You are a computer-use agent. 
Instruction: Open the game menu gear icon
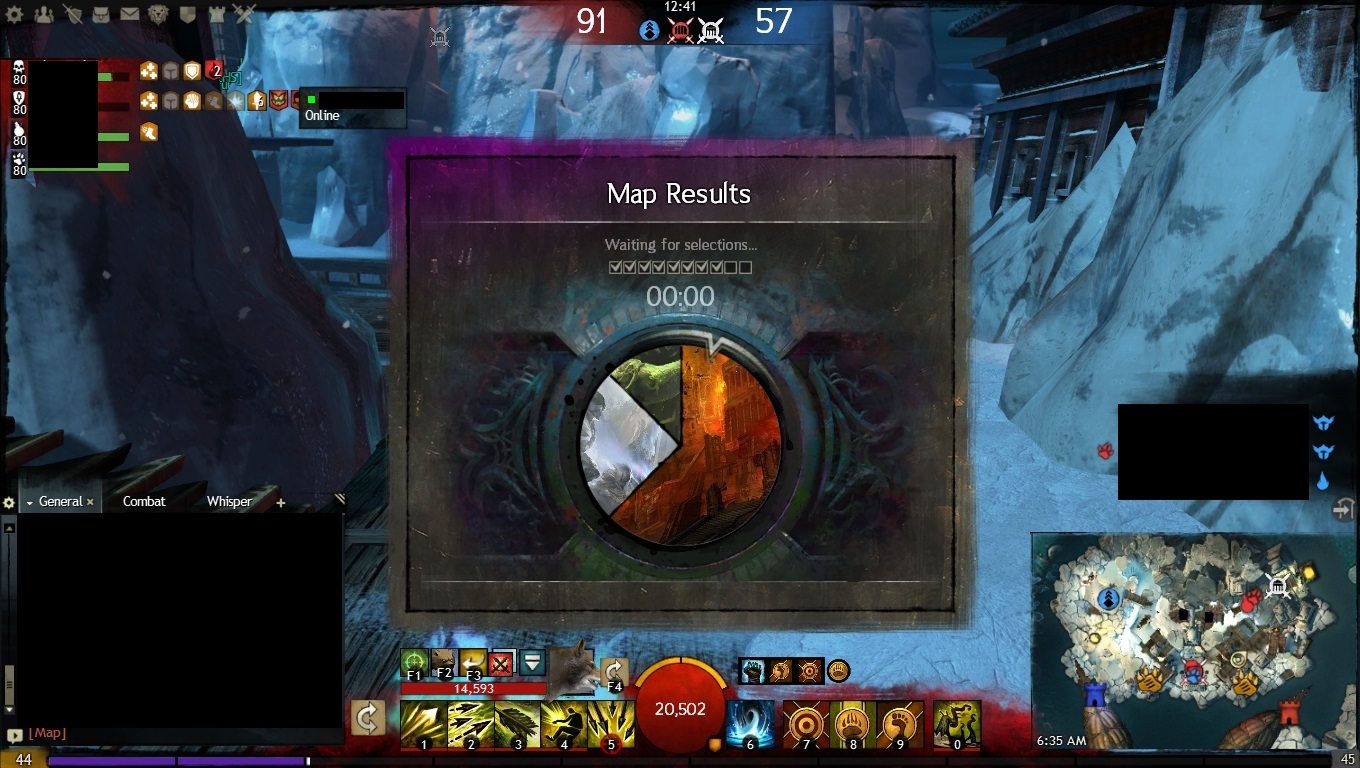pos(15,14)
